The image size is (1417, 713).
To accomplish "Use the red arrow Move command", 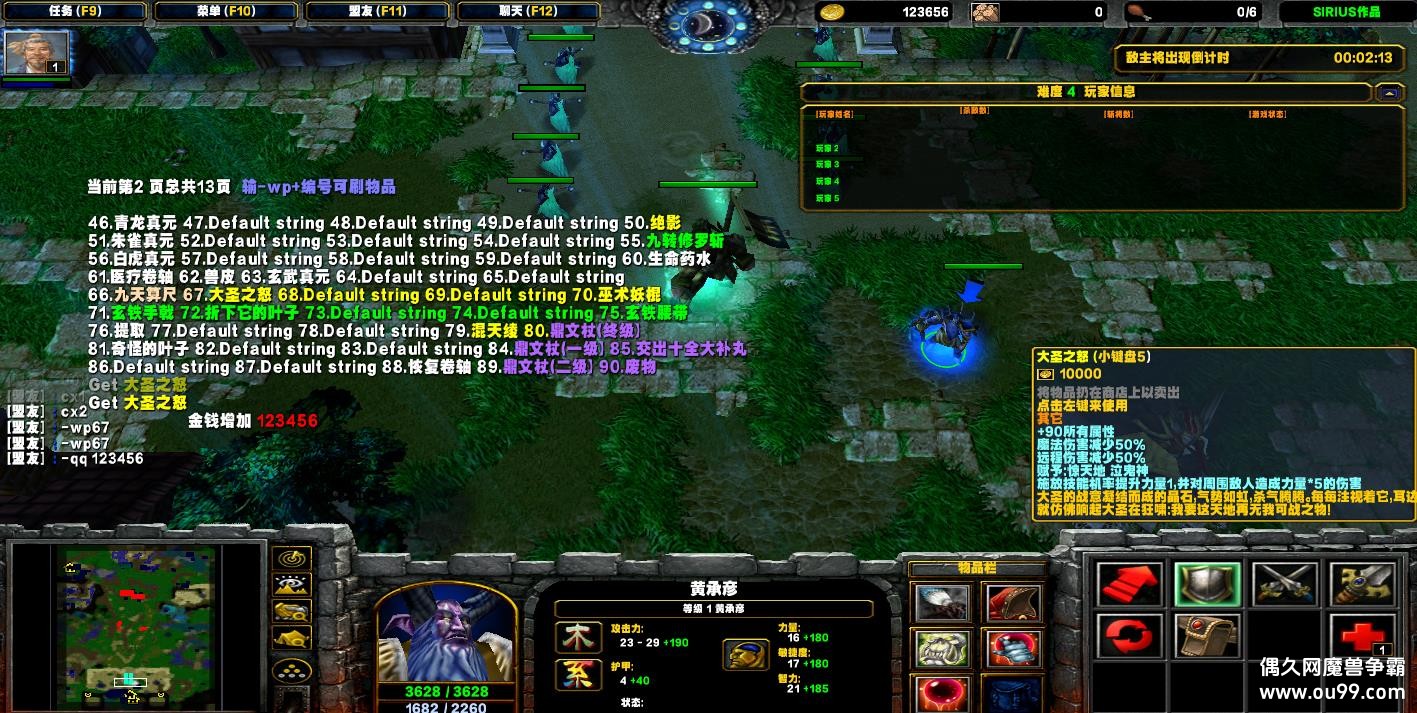I will (x=1130, y=584).
